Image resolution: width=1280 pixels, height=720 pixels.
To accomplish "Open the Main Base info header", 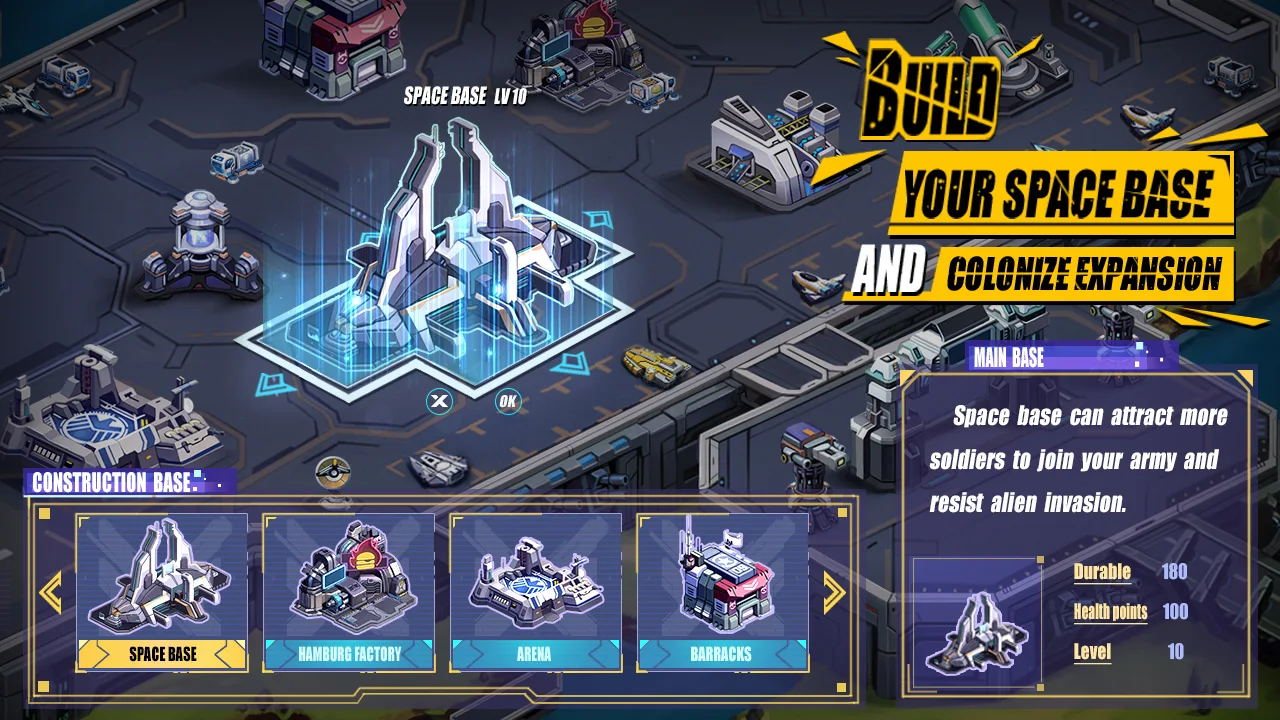I will tap(1012, 357).
